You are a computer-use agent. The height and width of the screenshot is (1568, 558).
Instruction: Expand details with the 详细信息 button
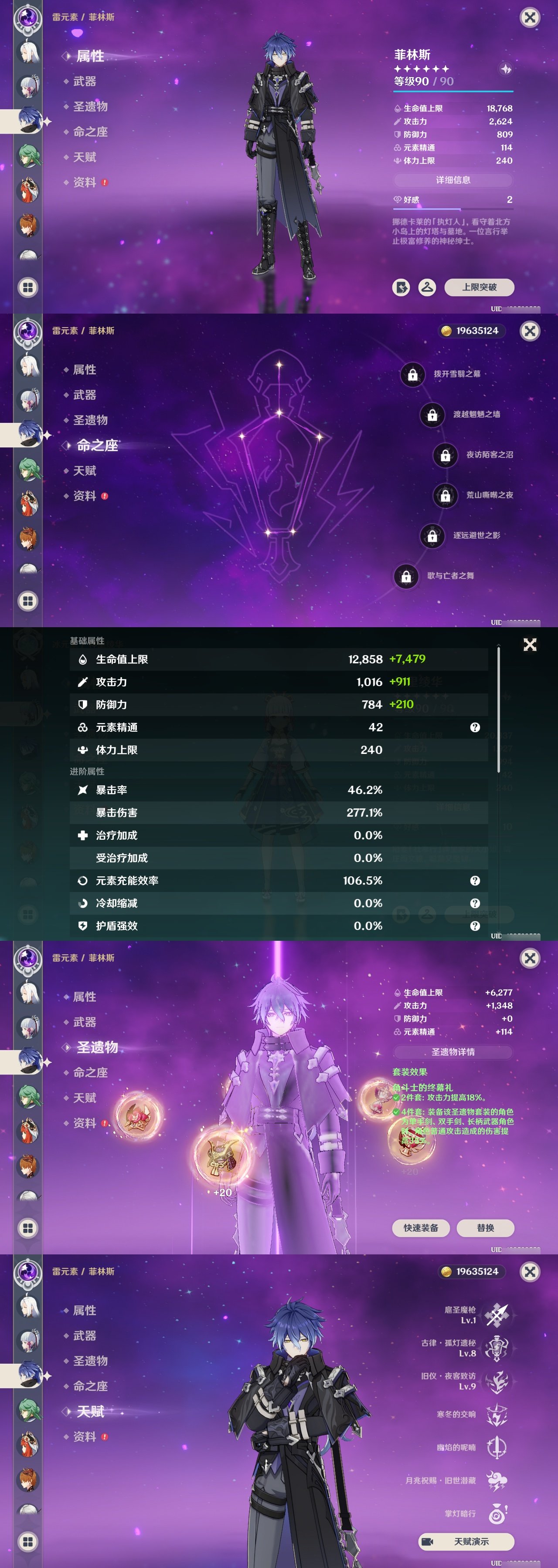pyautogui.click(x=454, y=180)
